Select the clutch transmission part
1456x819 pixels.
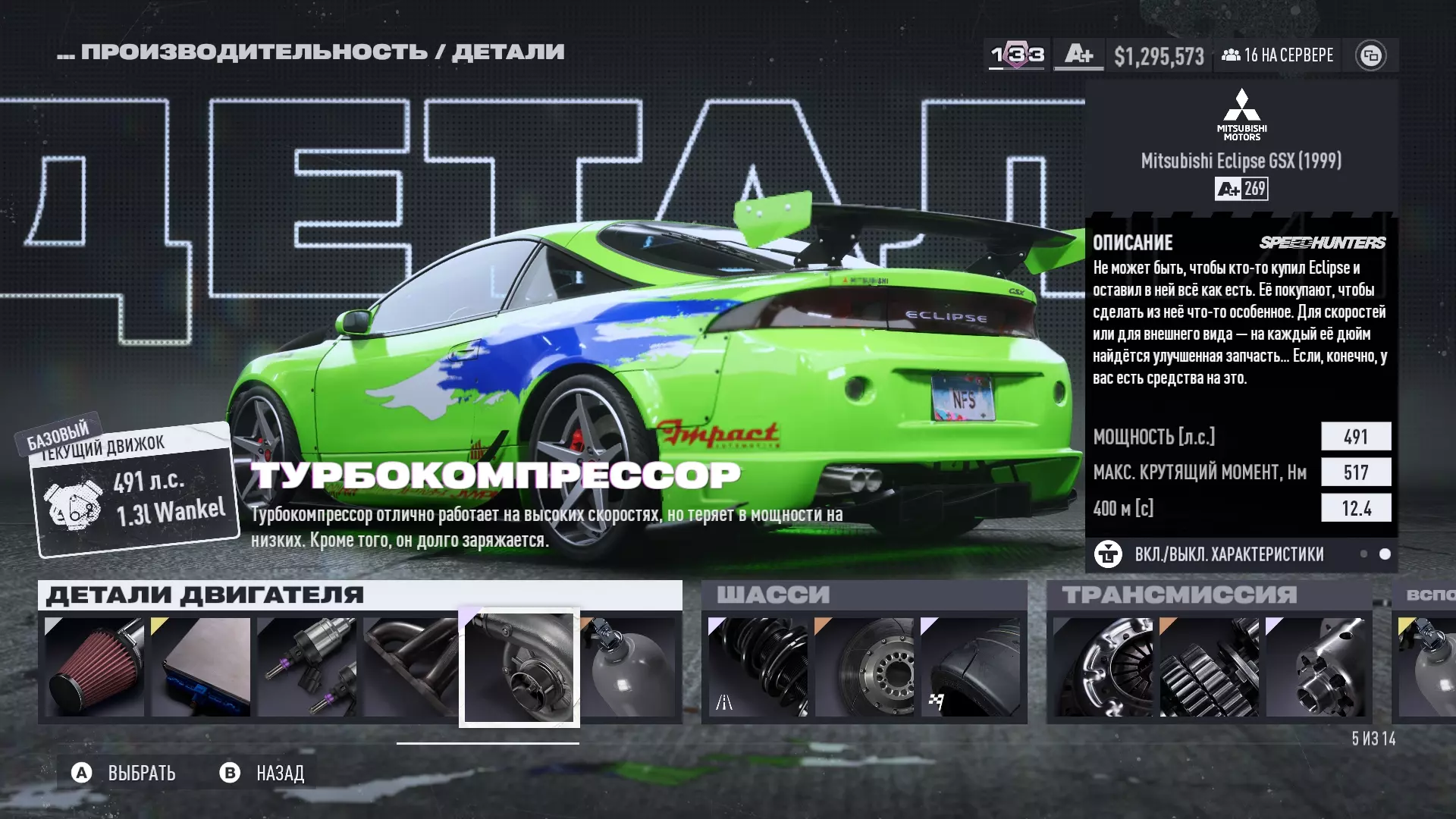(x=1103, y=667)
